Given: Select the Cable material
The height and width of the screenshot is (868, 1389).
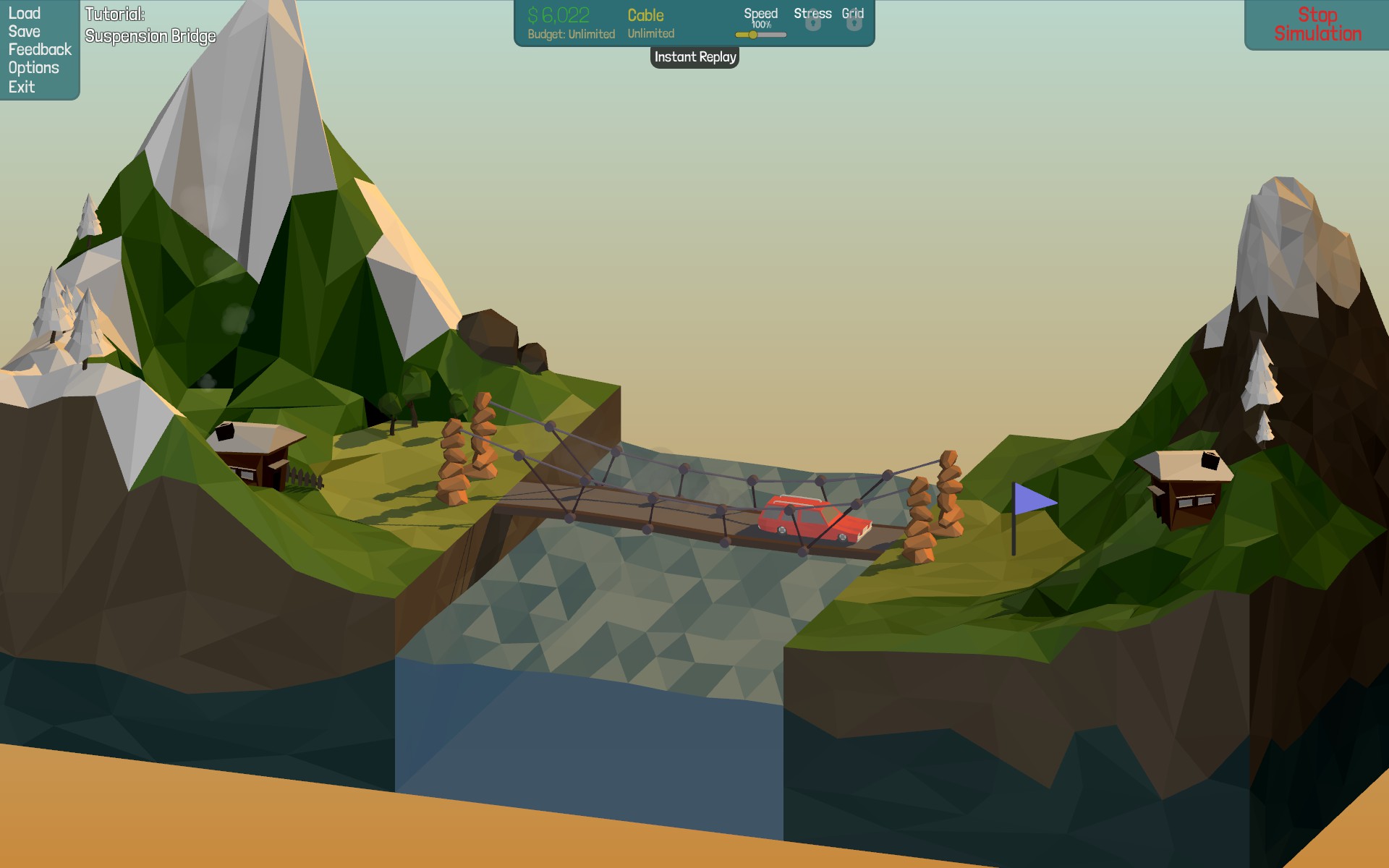Looking at the screenshot, I should 646,16.
